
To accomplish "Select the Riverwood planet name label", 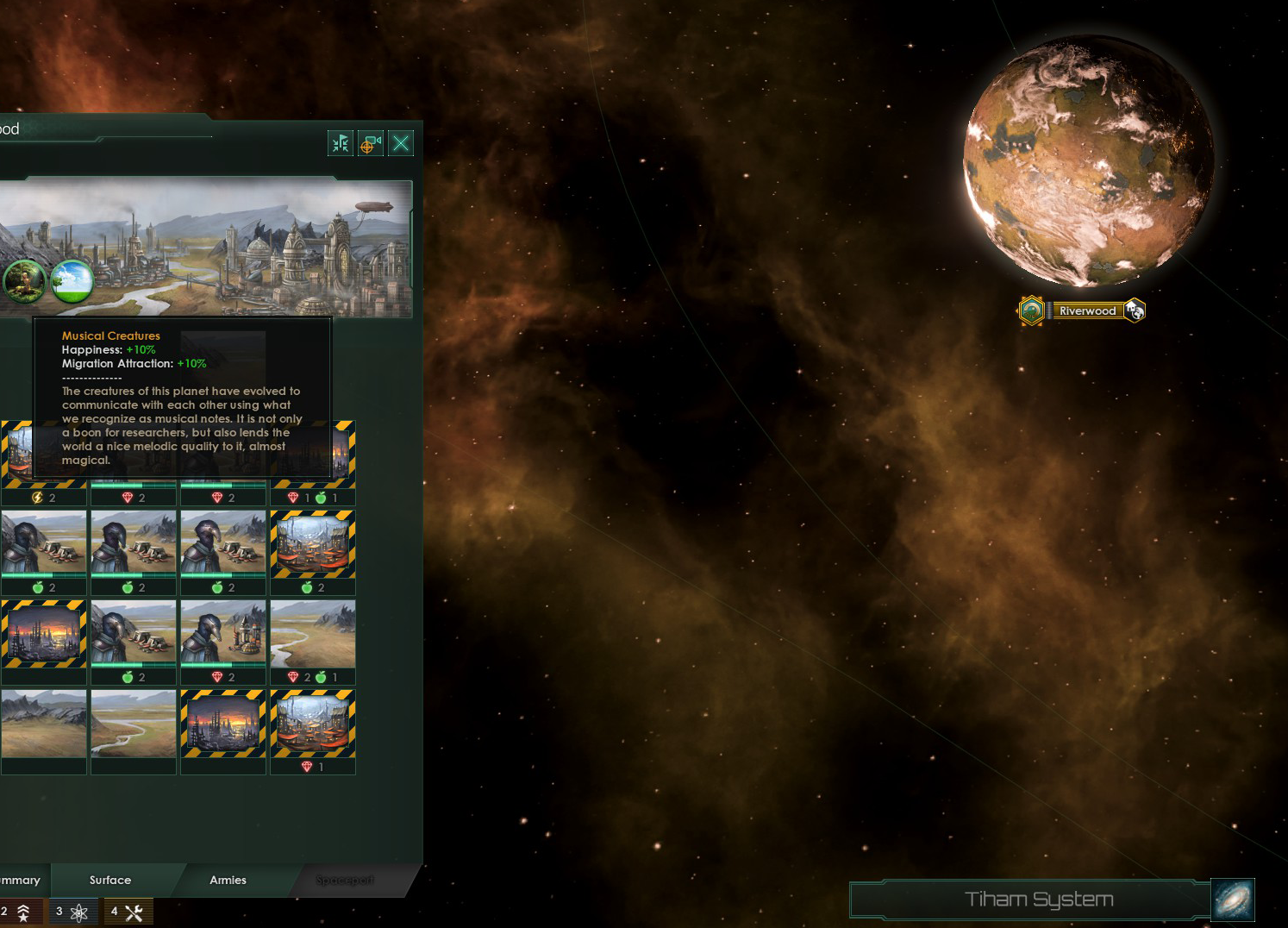I will 1087,310.
